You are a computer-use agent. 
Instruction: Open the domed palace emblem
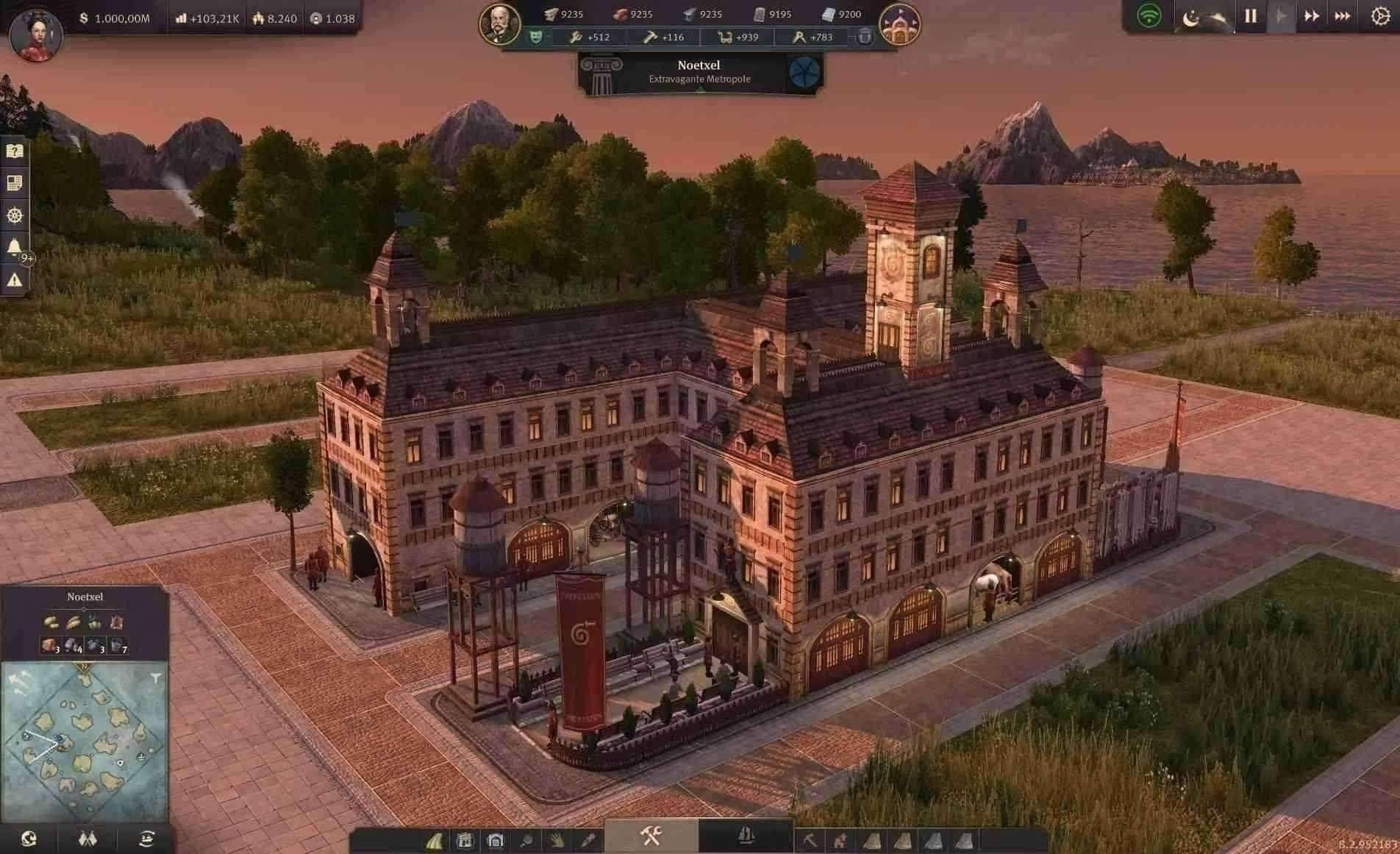pyautogui.click(x=899, y=25)
